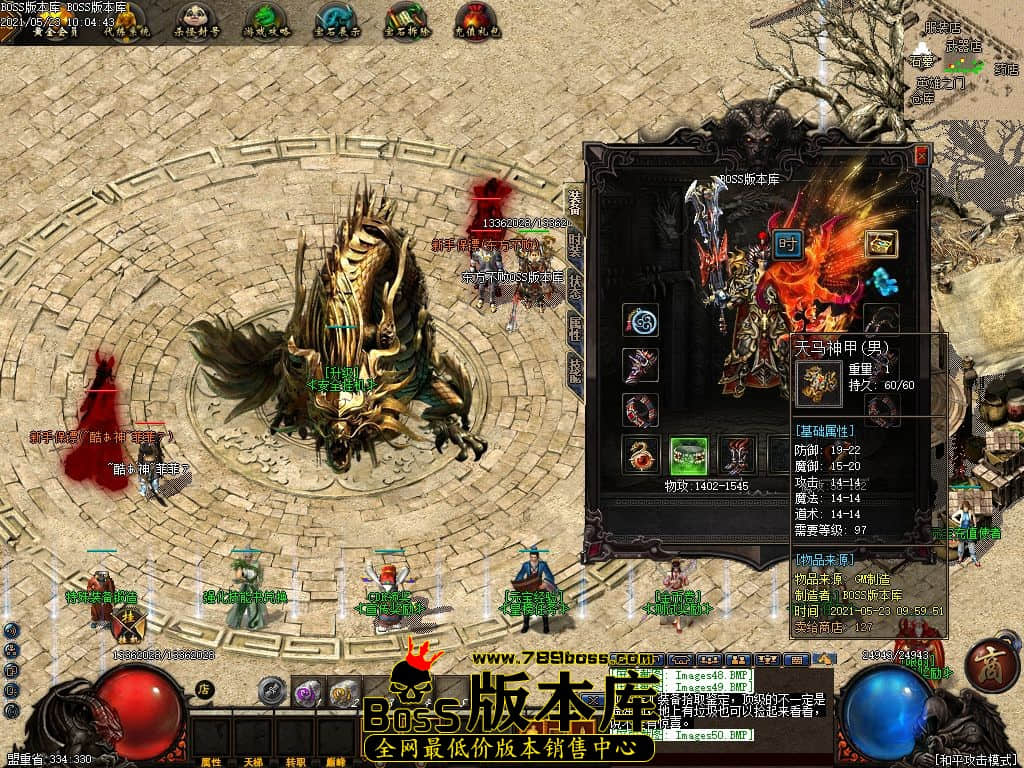Viewport: 1024px width, 768px height.
Task: Show the 宝石展示 gem display
Action: pyautogui.click(x=336, y=19)
